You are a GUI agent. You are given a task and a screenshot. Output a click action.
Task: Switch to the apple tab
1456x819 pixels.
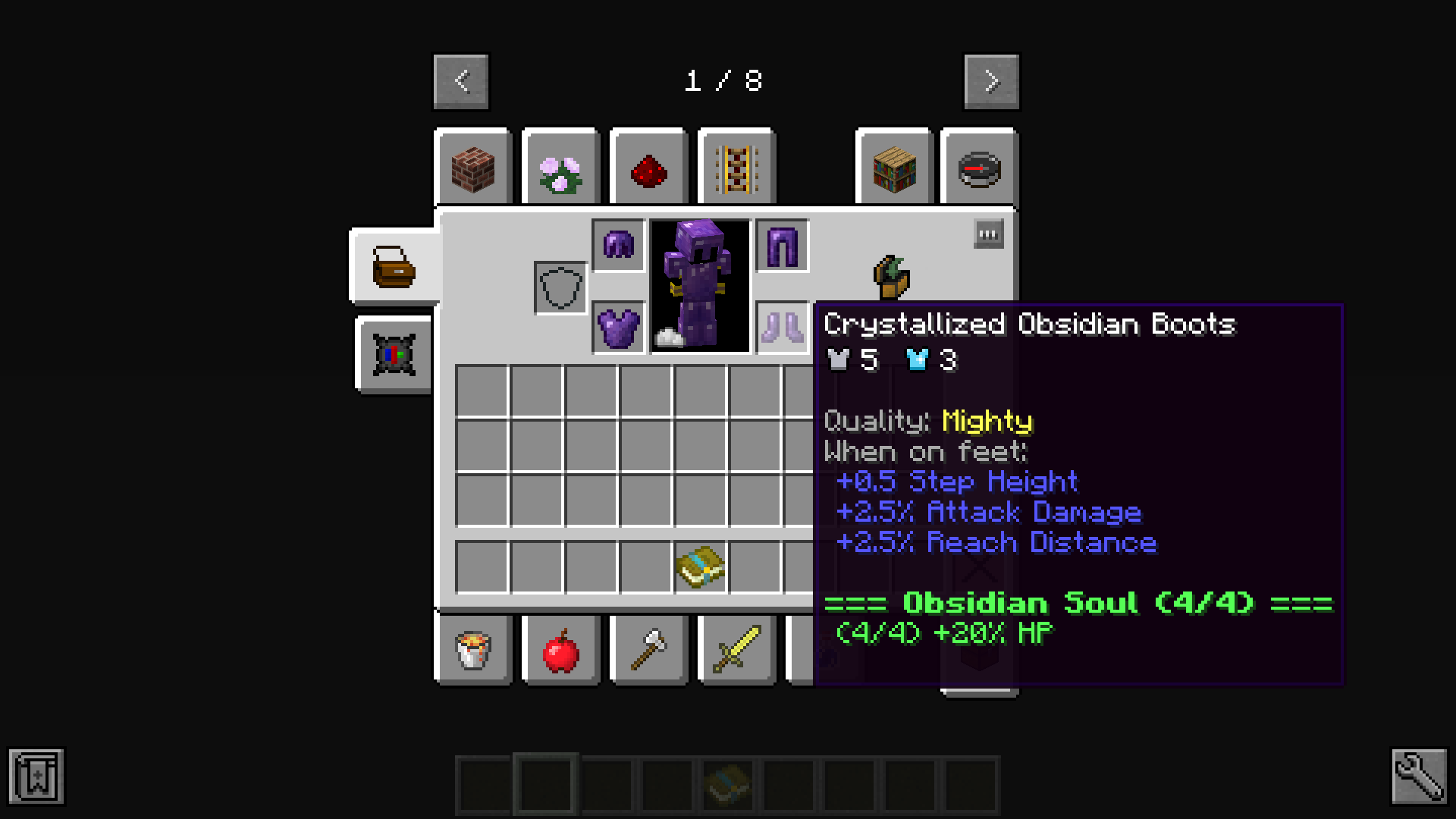pos(560,651)
